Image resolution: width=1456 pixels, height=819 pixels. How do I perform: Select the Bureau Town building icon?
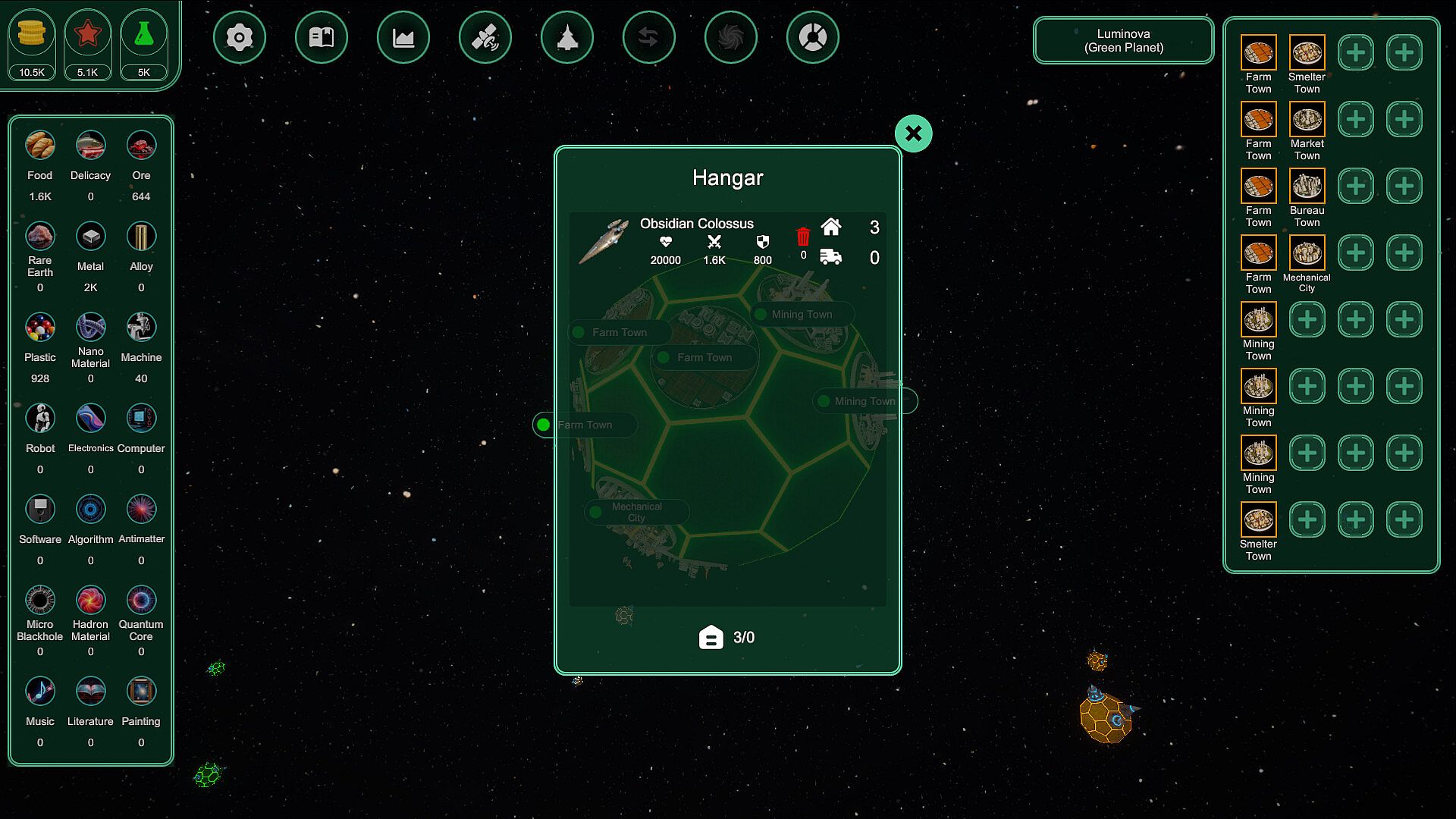point(1307,187)
